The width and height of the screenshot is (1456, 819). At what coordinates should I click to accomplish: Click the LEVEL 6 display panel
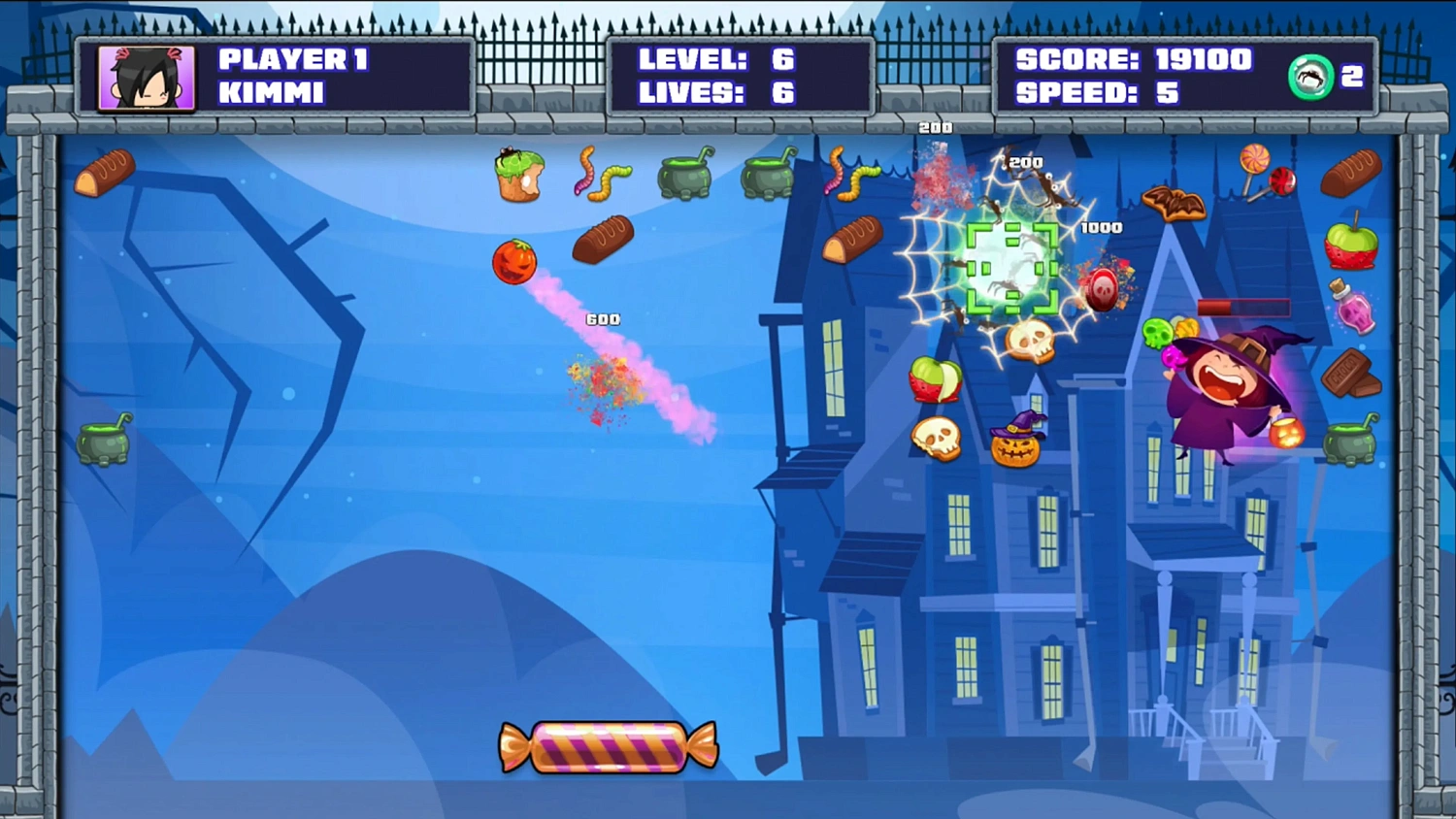715,60
